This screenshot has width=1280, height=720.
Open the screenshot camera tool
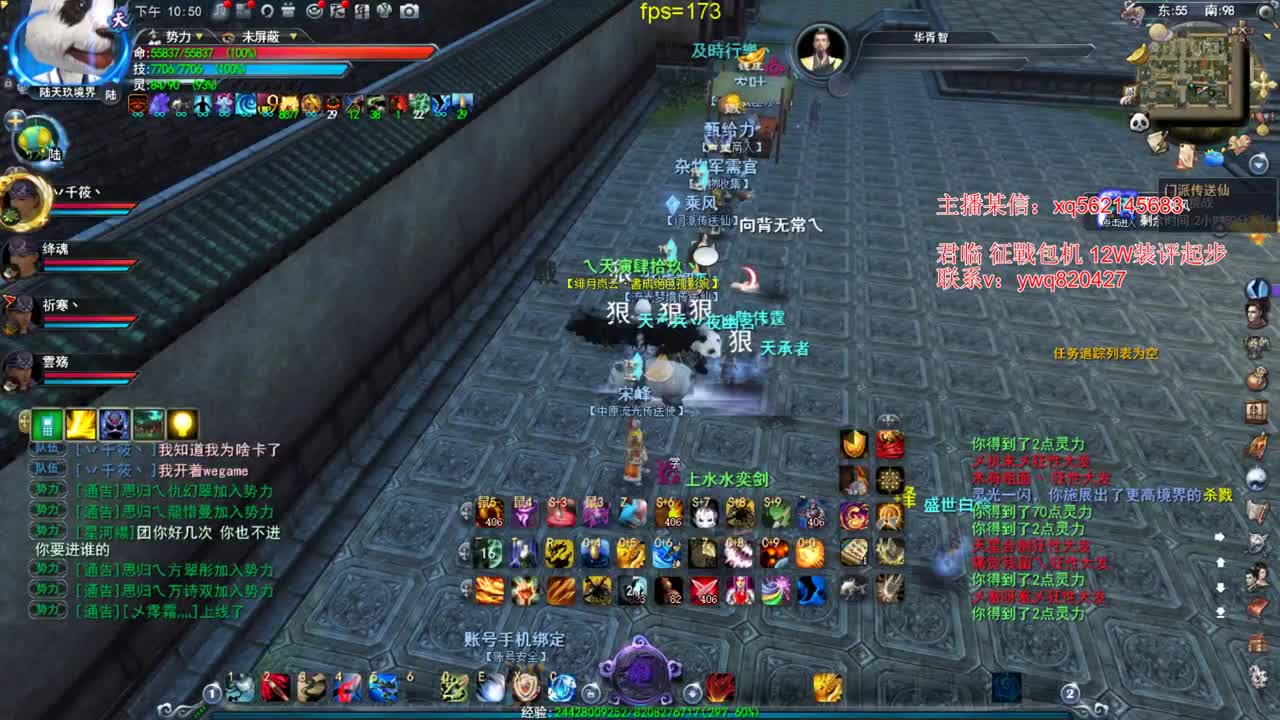click(x=408, y=11)
